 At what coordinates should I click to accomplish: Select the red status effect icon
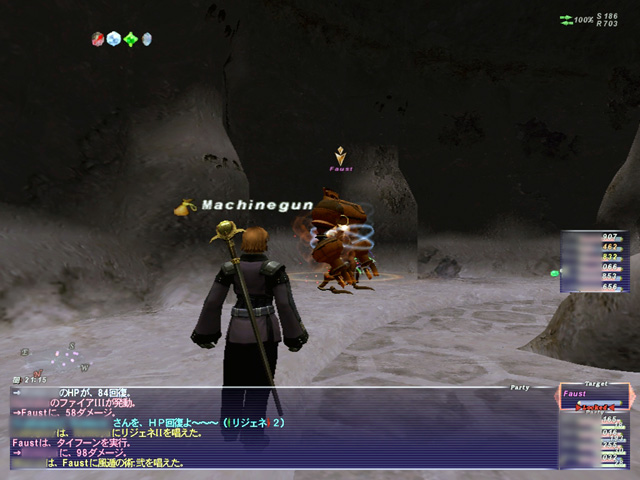pyautogui.click(x=97, y=39)
